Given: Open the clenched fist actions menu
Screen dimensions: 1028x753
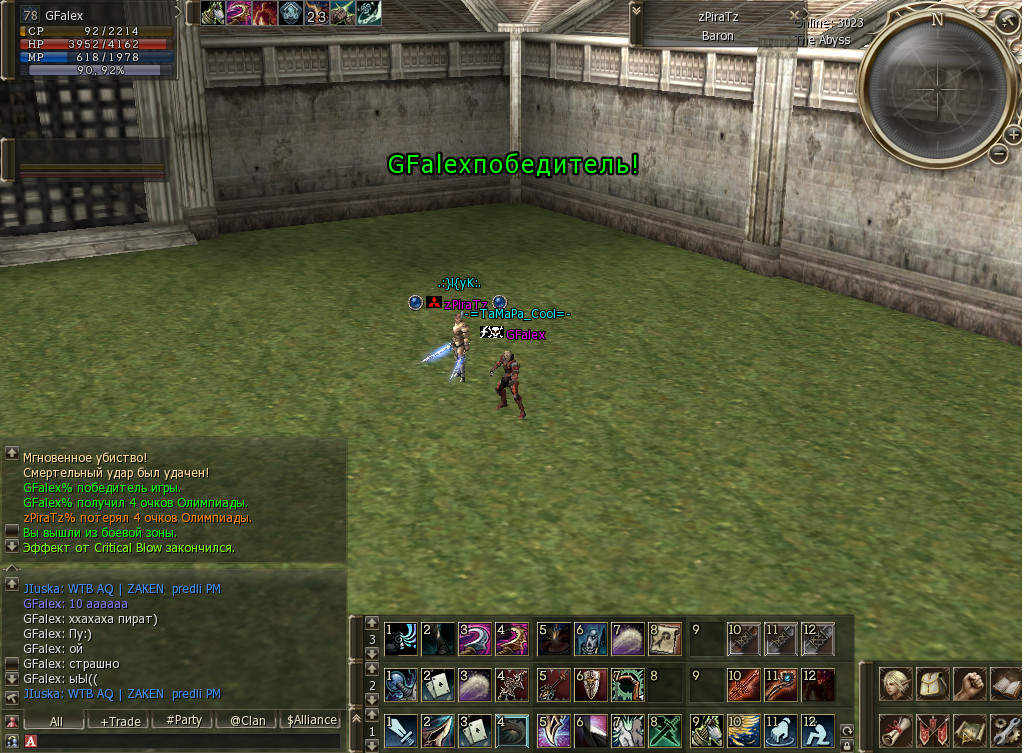Looking at the screenshot, I should click(x=968, y=683).
